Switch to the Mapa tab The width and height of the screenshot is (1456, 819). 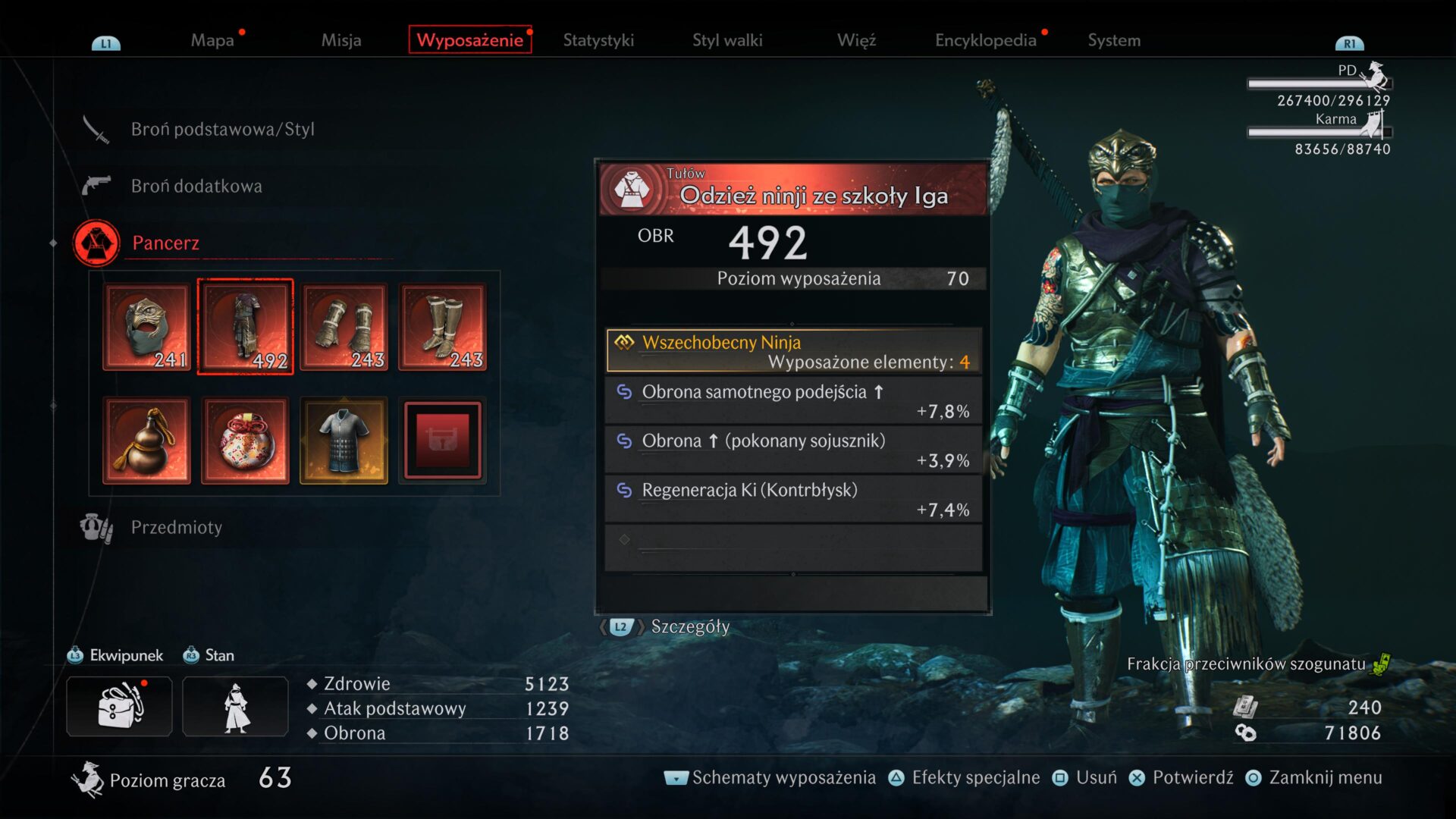click(x=212, y=40)
